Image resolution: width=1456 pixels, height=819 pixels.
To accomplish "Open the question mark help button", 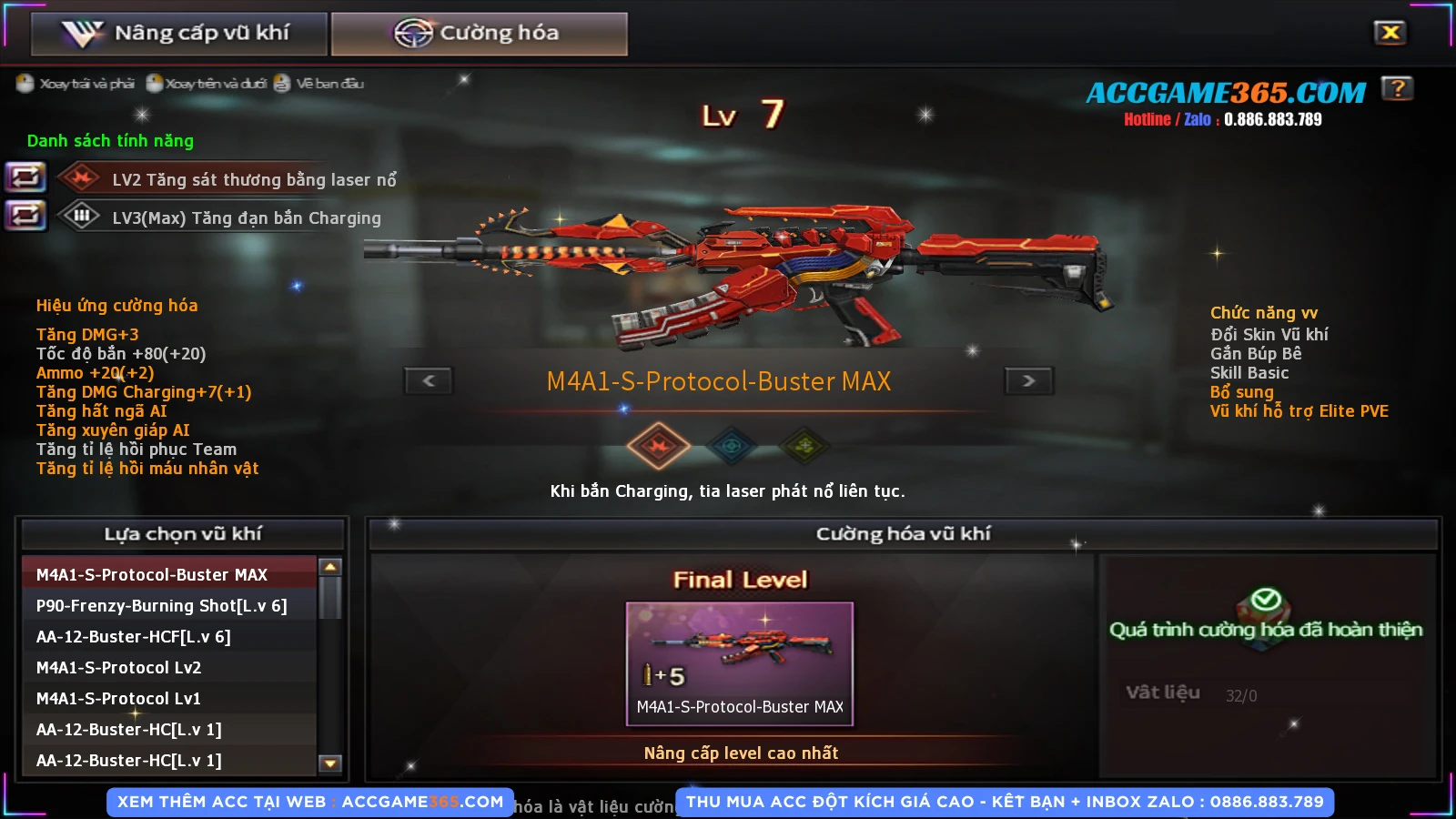I will coord(1397,88).
